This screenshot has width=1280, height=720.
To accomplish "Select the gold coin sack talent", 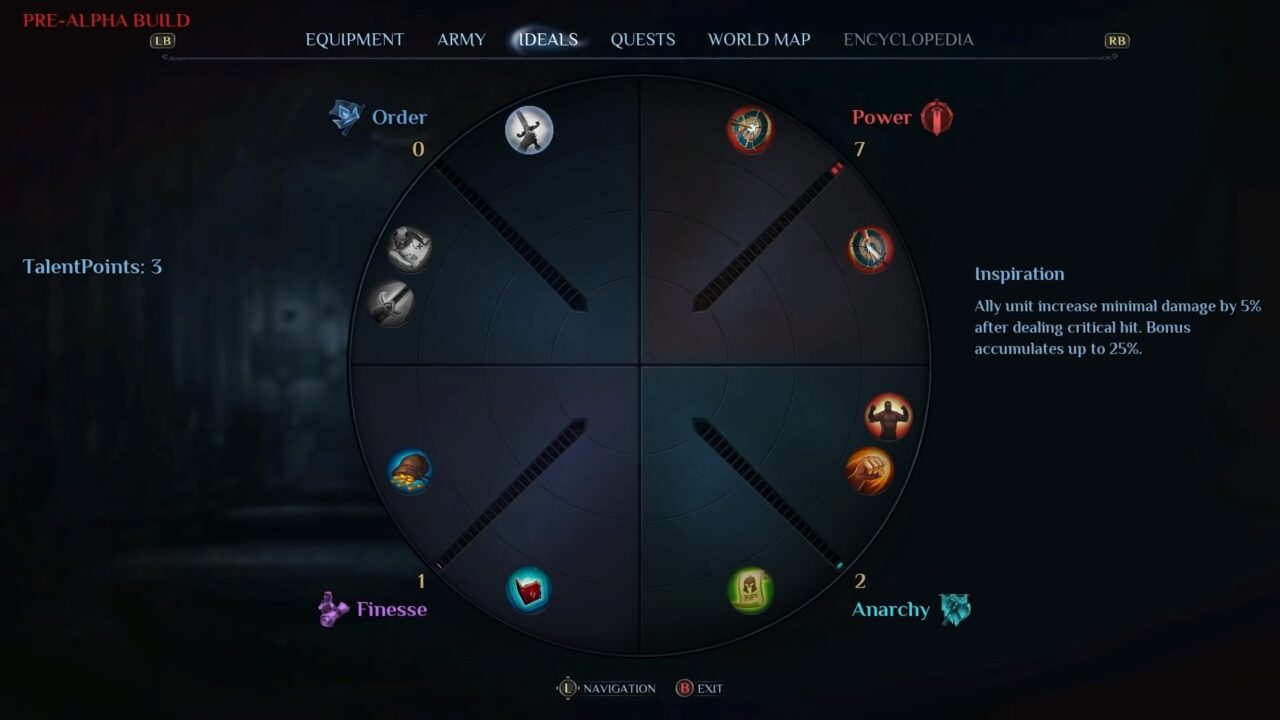I will click(410, 470).
